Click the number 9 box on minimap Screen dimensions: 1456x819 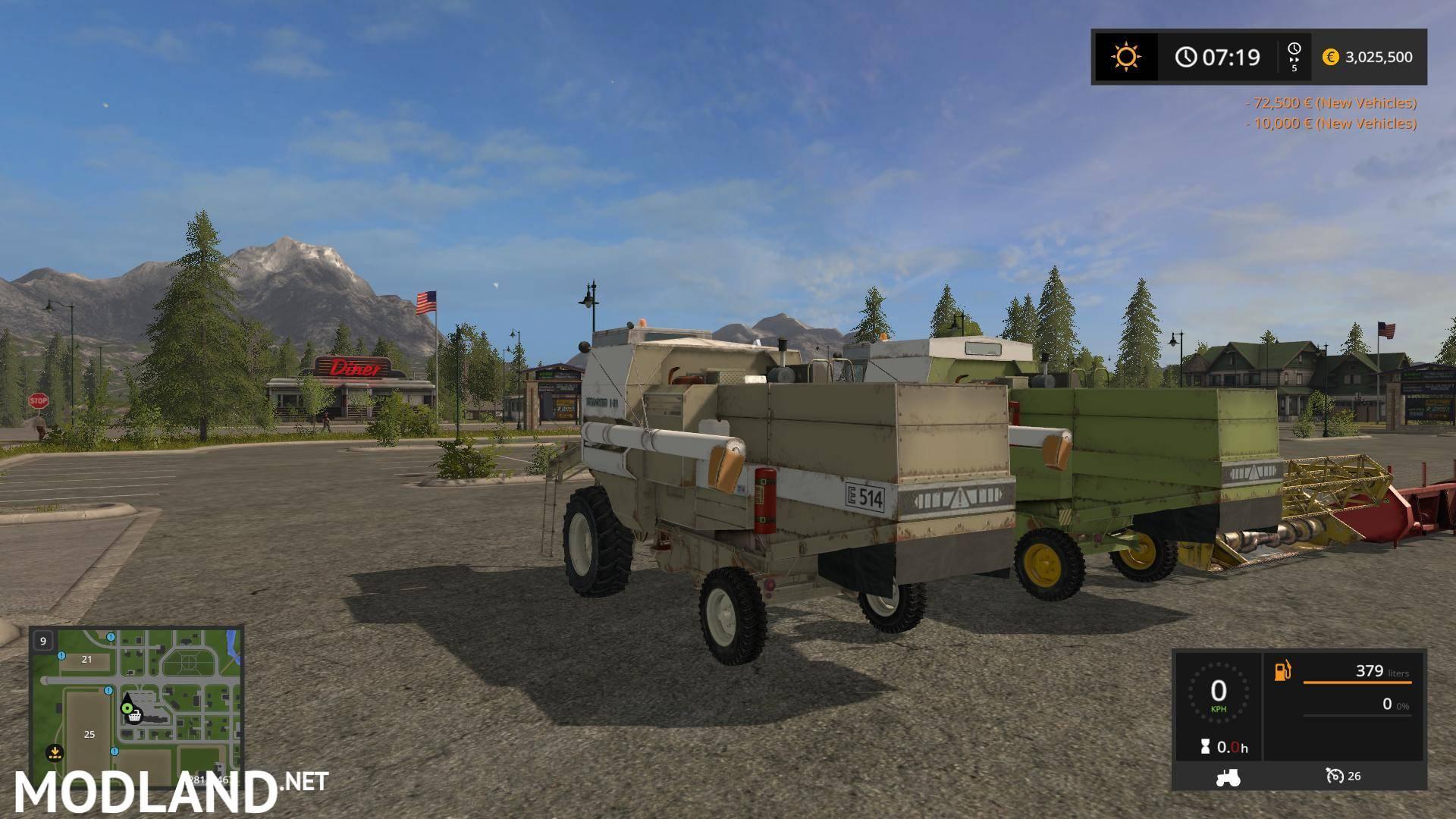tap(43, 641)
